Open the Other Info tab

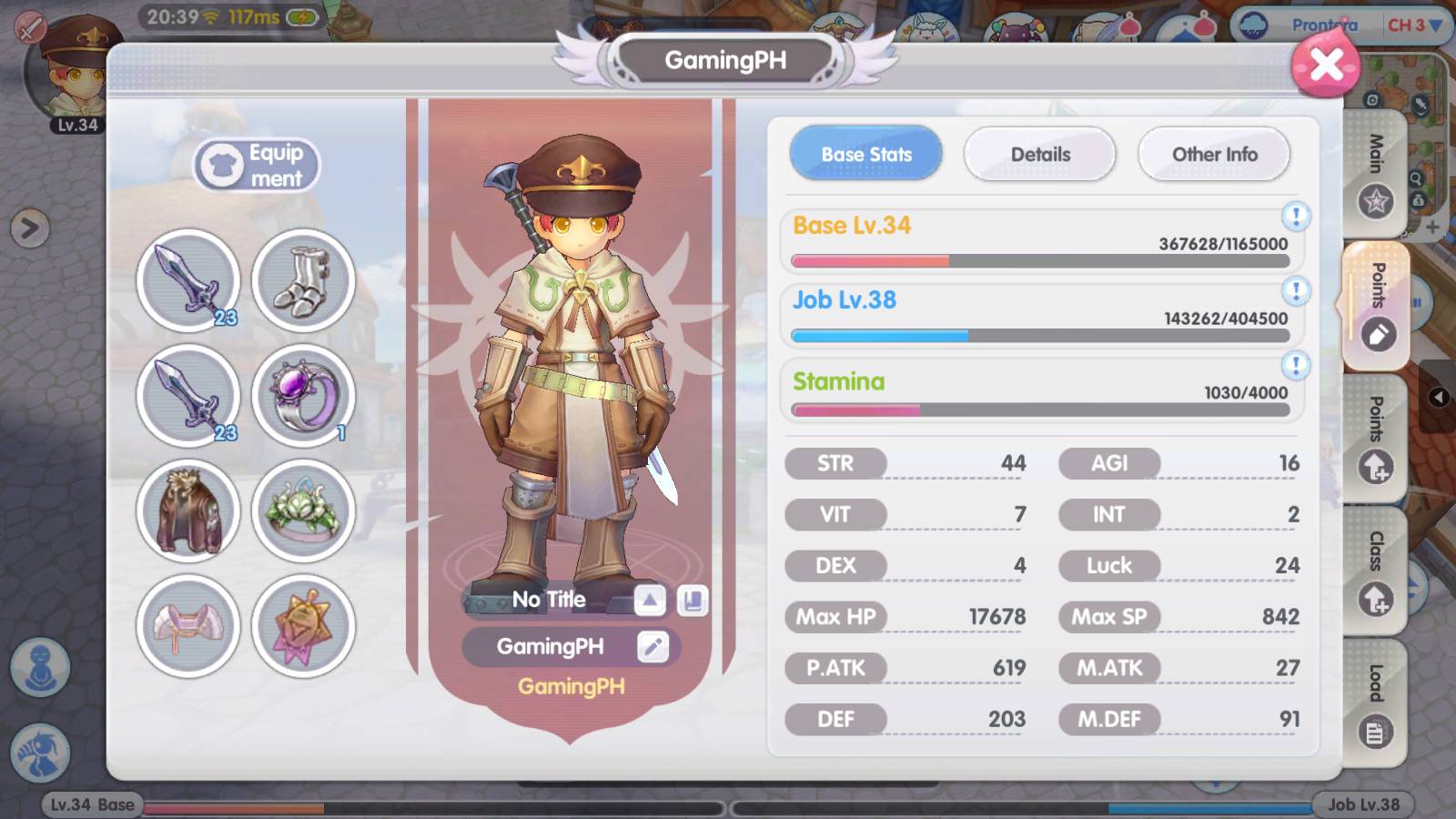click(x=1213, y=155)
